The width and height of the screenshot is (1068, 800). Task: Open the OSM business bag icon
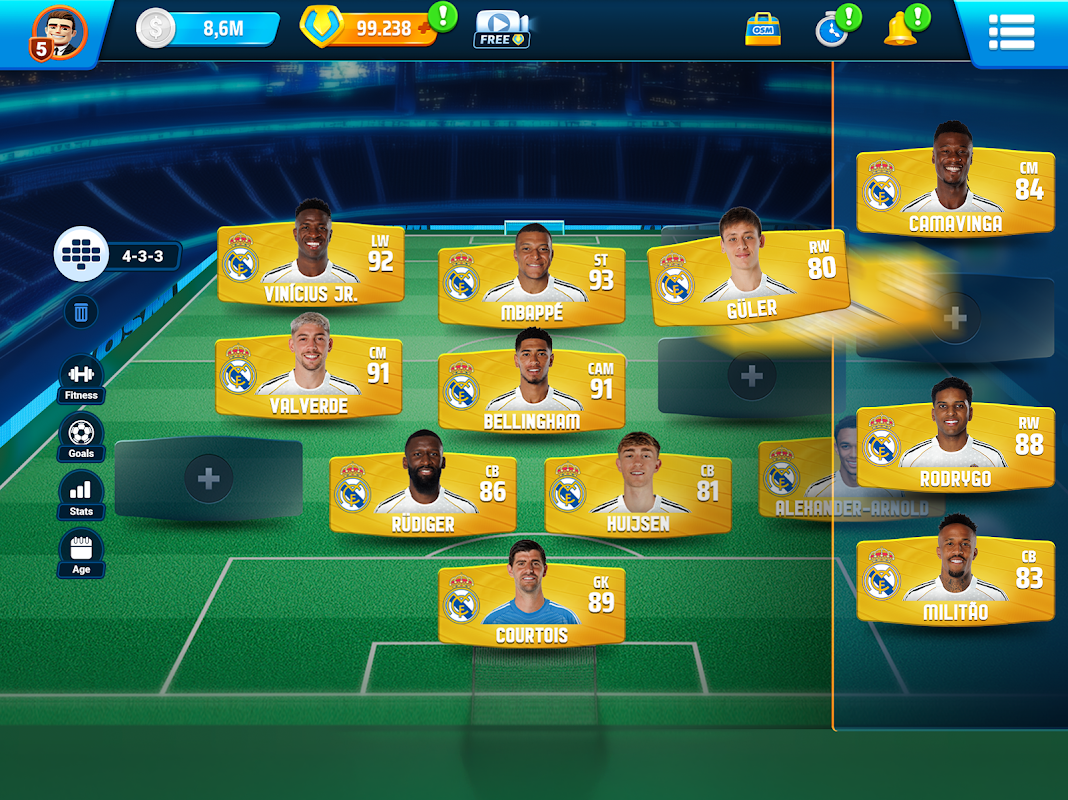pos(763,29)
